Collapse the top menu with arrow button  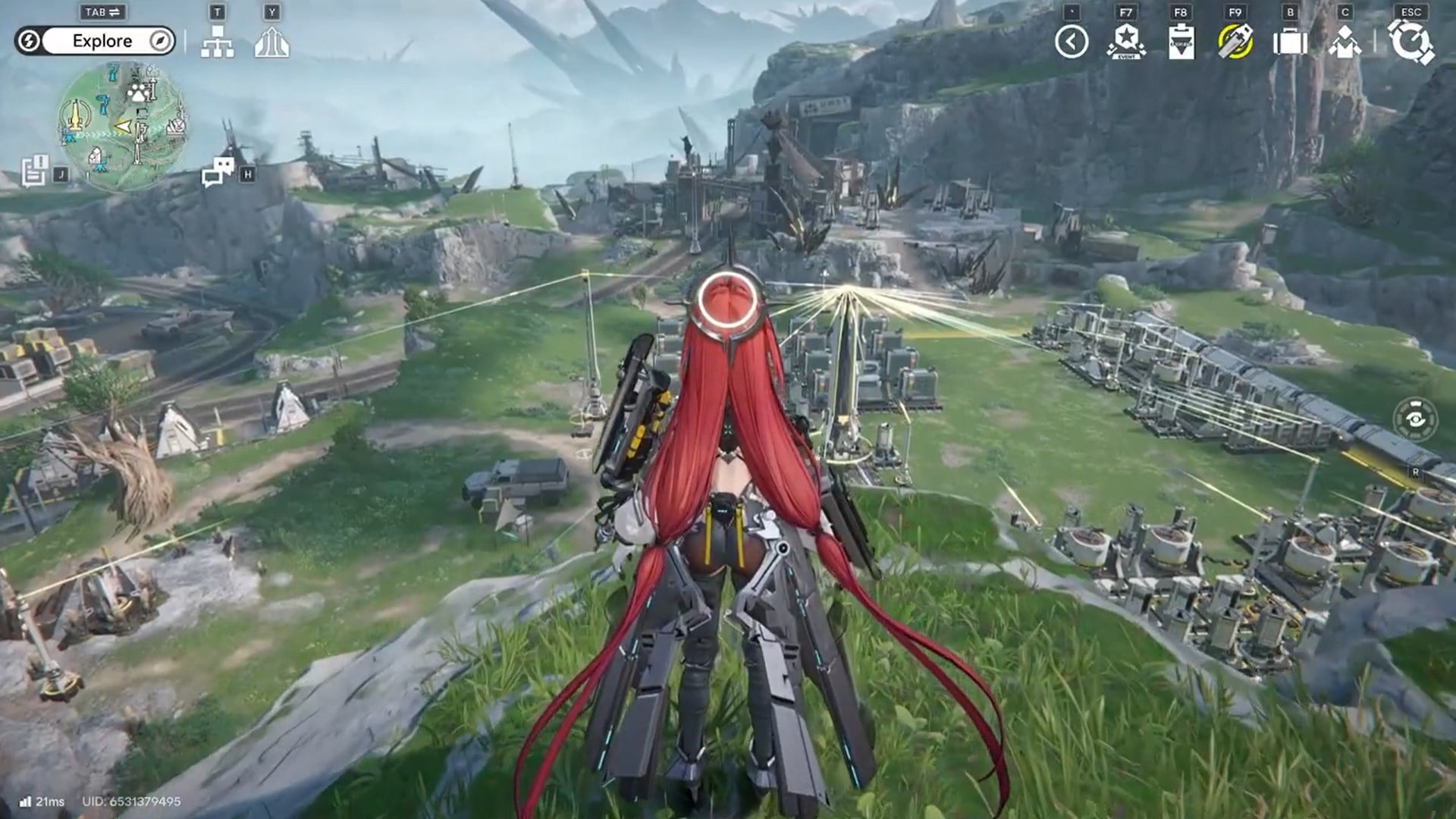1072,42
